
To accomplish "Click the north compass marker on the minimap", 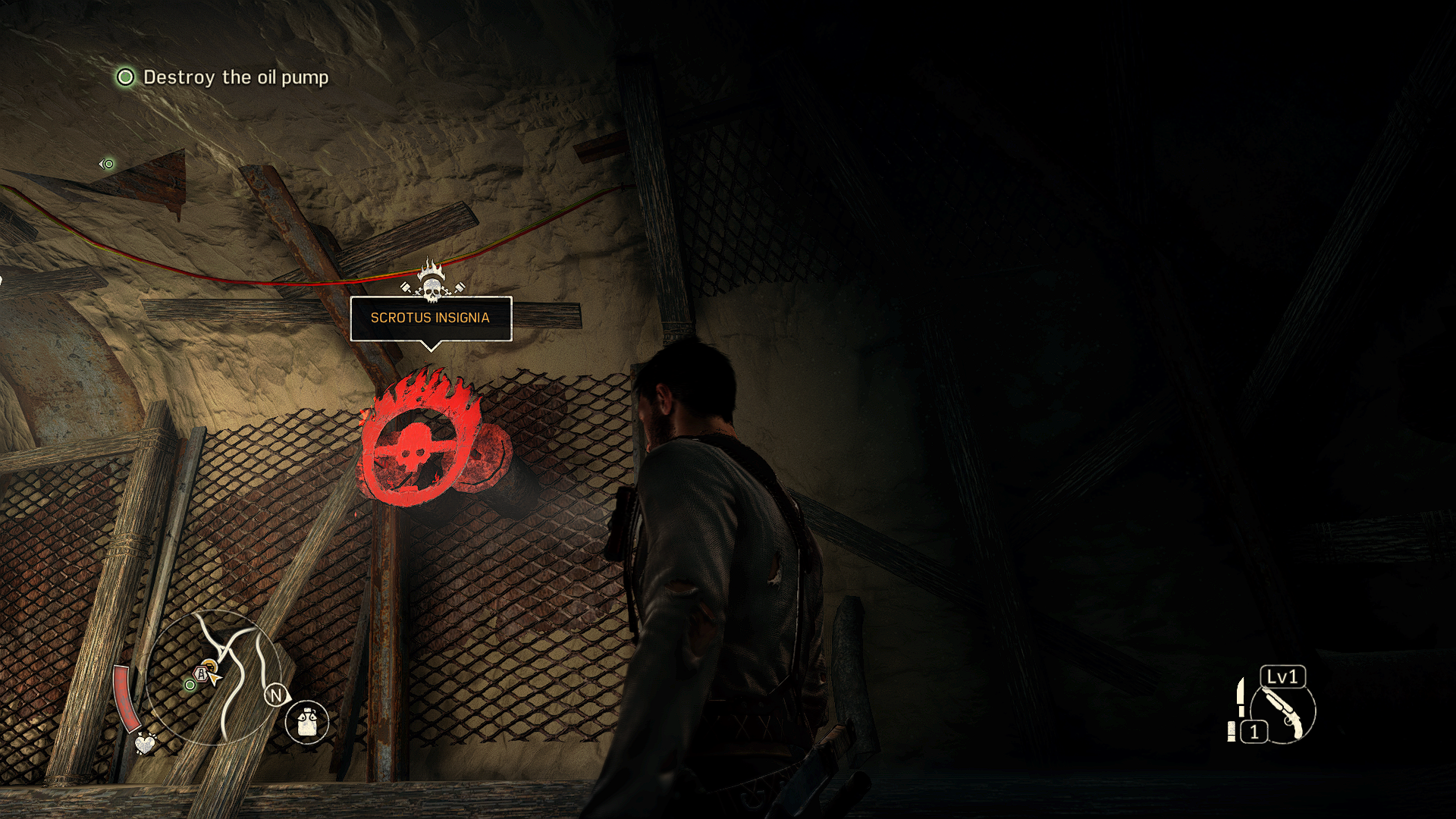I will [276, 695].
